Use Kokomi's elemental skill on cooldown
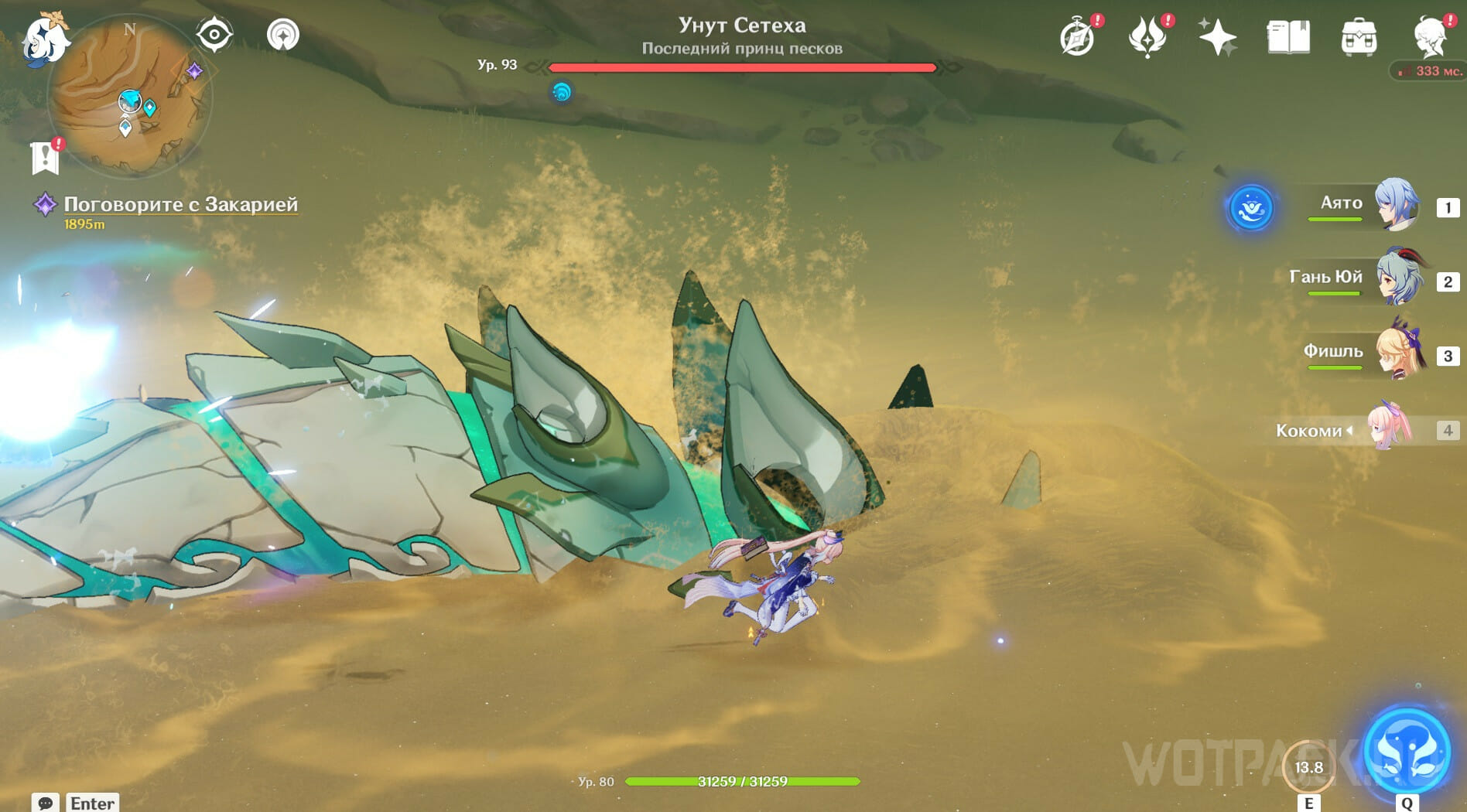 point(1308,767)
